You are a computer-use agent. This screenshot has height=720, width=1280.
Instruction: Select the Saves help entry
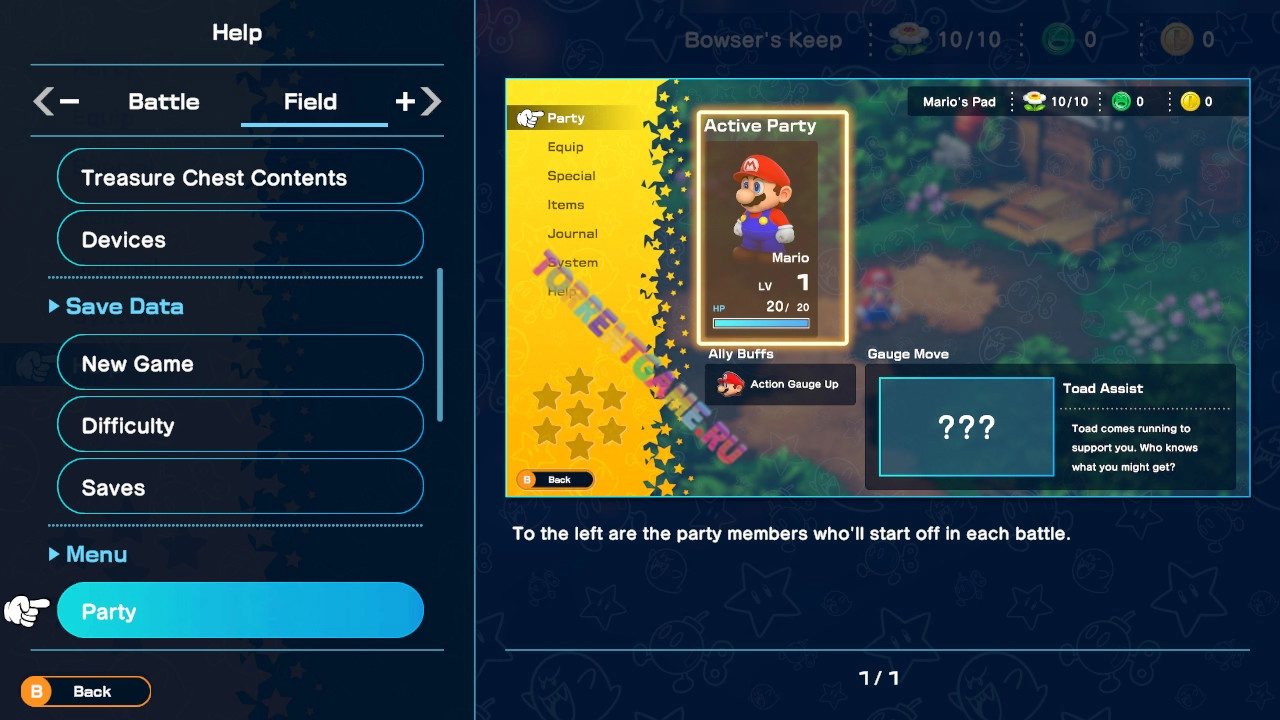tap(240, 488)
